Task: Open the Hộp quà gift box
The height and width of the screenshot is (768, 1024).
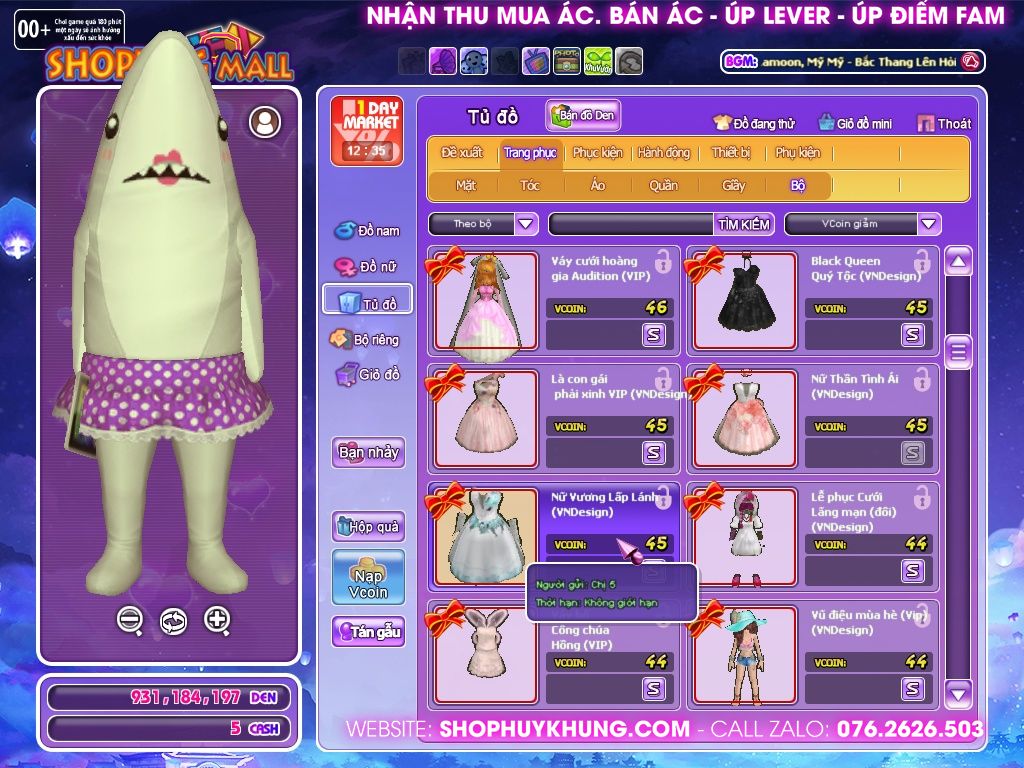Action: (368, 526)
